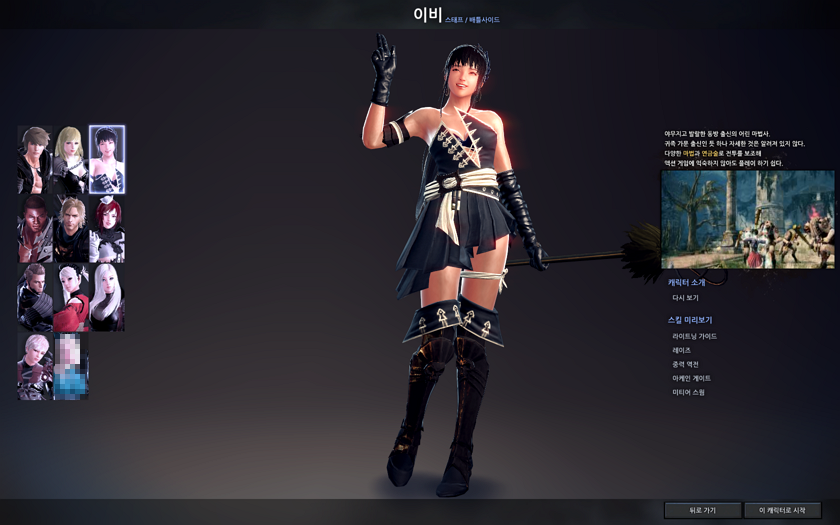Viewport: 840px width, 525px height.
Task: Choose the brown-haired shirtless male character portrait
Action: click(34, 159)
